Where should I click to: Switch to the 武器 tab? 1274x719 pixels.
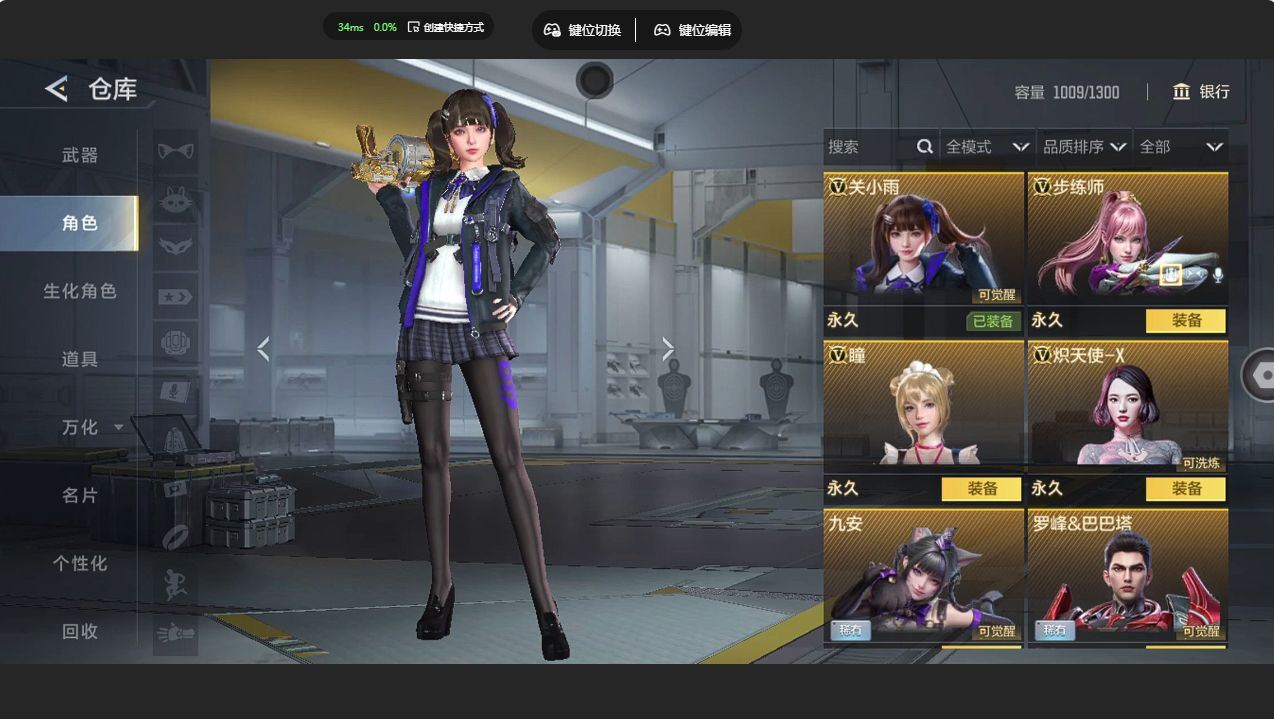click(x=80, y=155)
